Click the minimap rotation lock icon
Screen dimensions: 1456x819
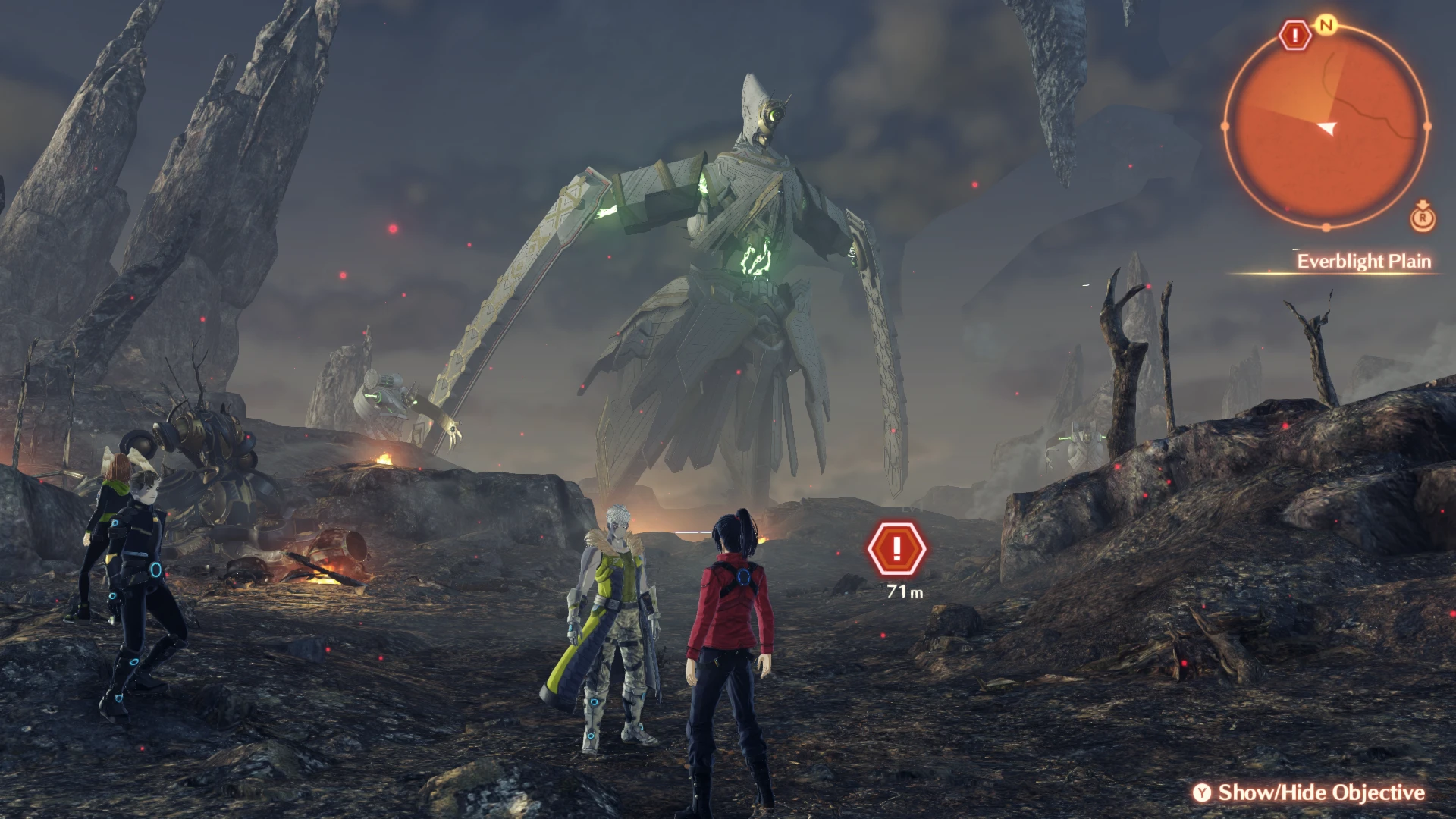coord(1423,218)
